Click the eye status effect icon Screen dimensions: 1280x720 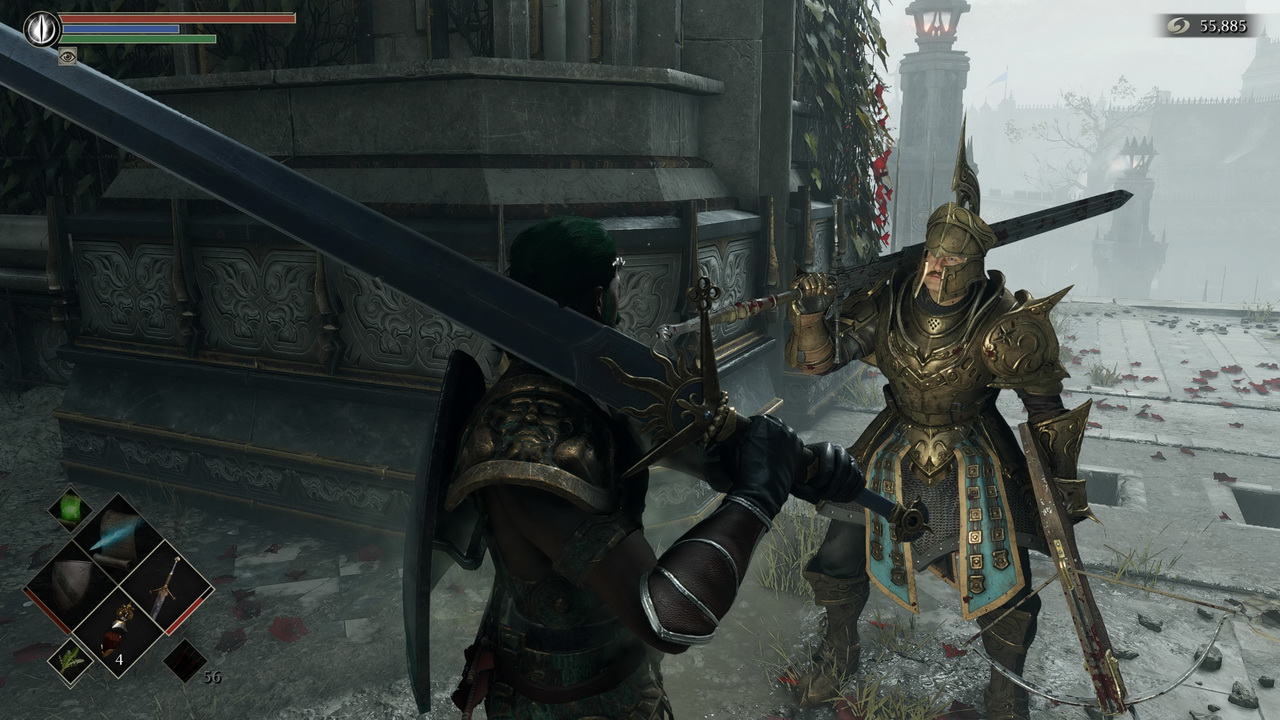pos(68,56)
